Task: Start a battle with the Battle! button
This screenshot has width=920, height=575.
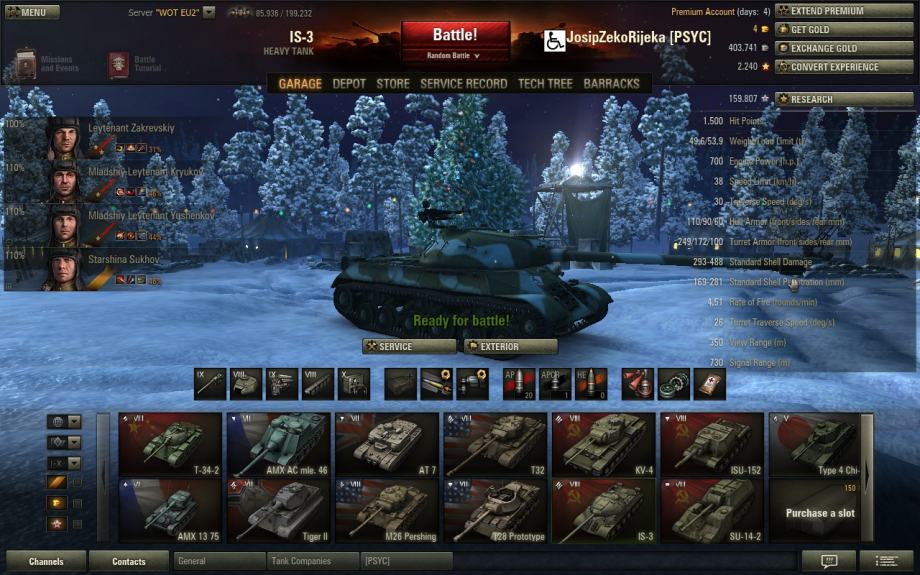Action: 455,35
